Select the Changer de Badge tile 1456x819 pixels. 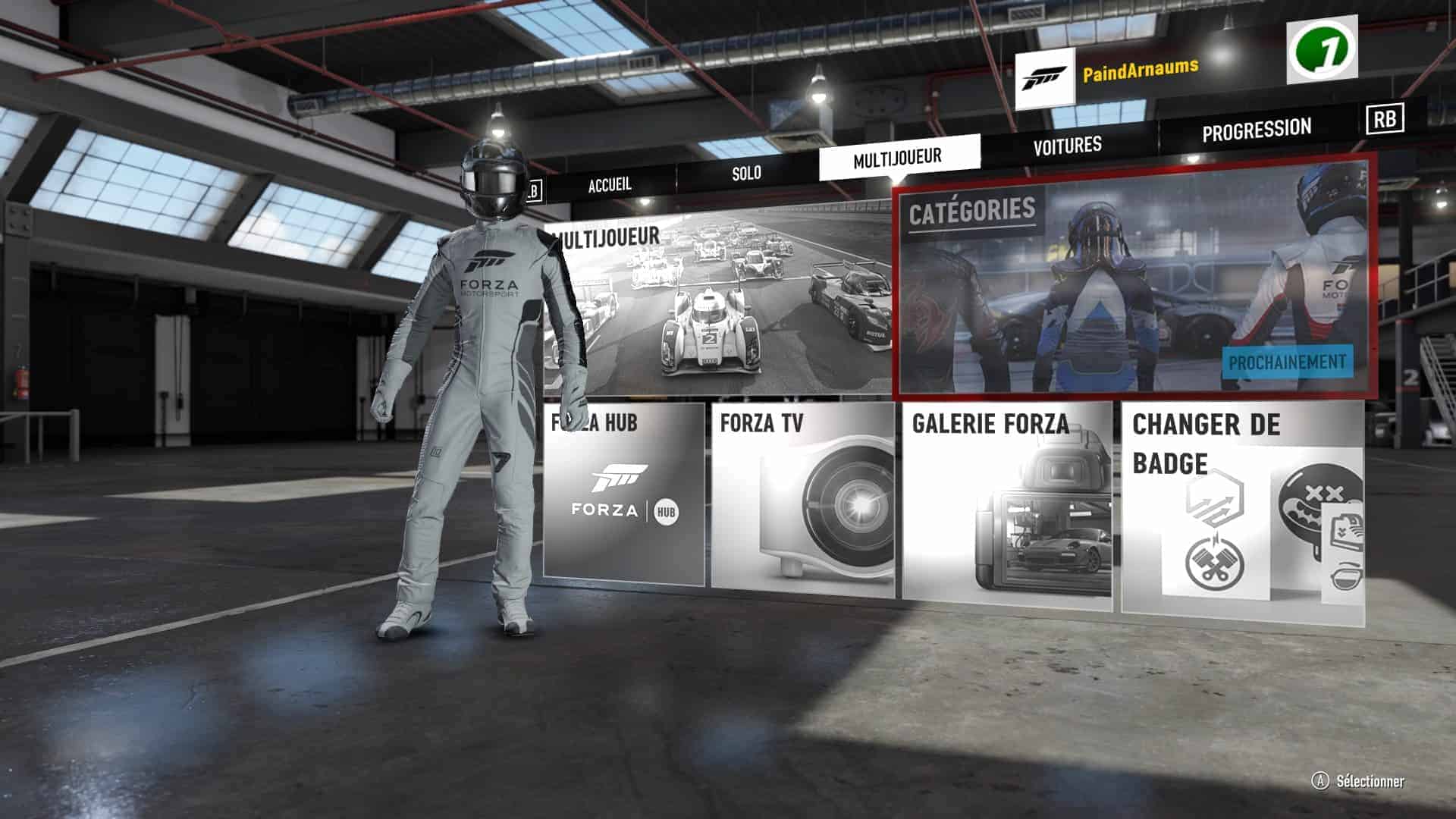coord(1242,508)
